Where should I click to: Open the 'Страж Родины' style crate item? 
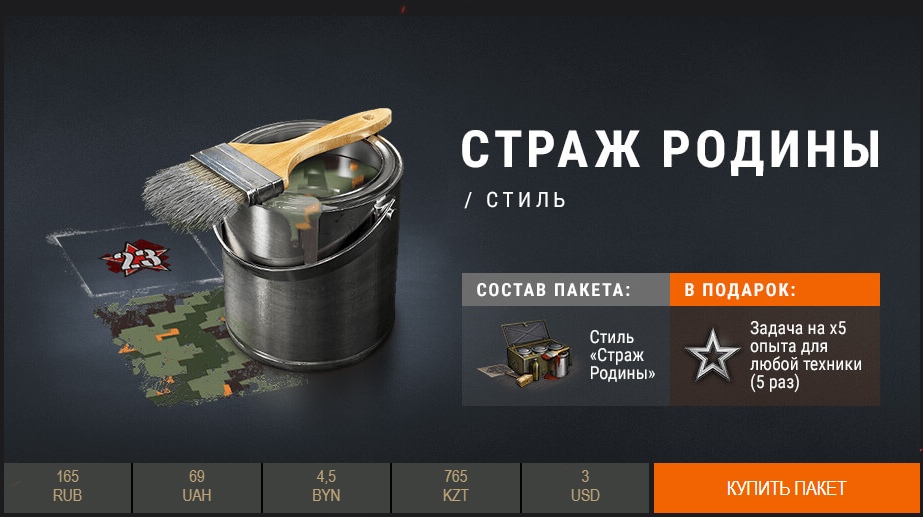pyautogui.click(x=522, y=354)
